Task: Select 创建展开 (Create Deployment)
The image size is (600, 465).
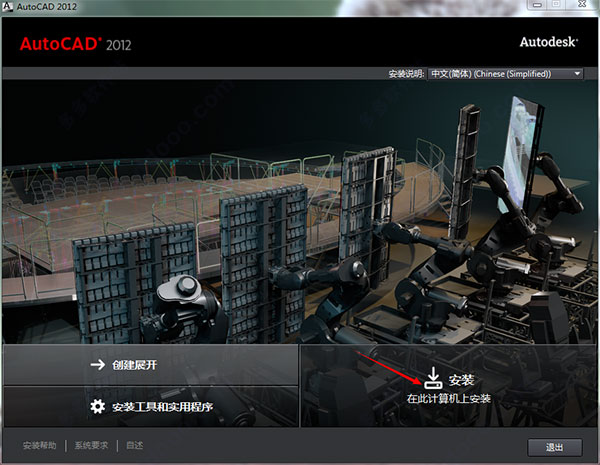Action: tap(150, 365)
